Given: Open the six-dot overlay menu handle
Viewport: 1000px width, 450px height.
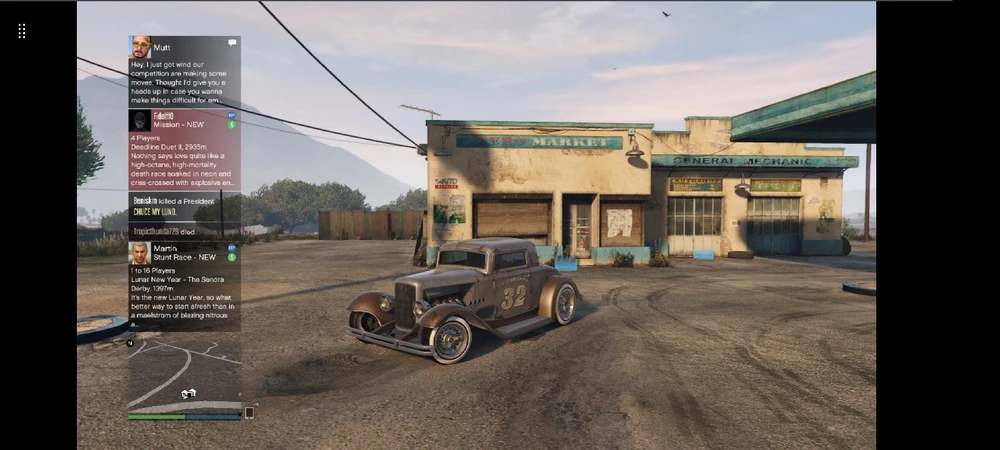Looking at the screenshot, I should (22, 31).
